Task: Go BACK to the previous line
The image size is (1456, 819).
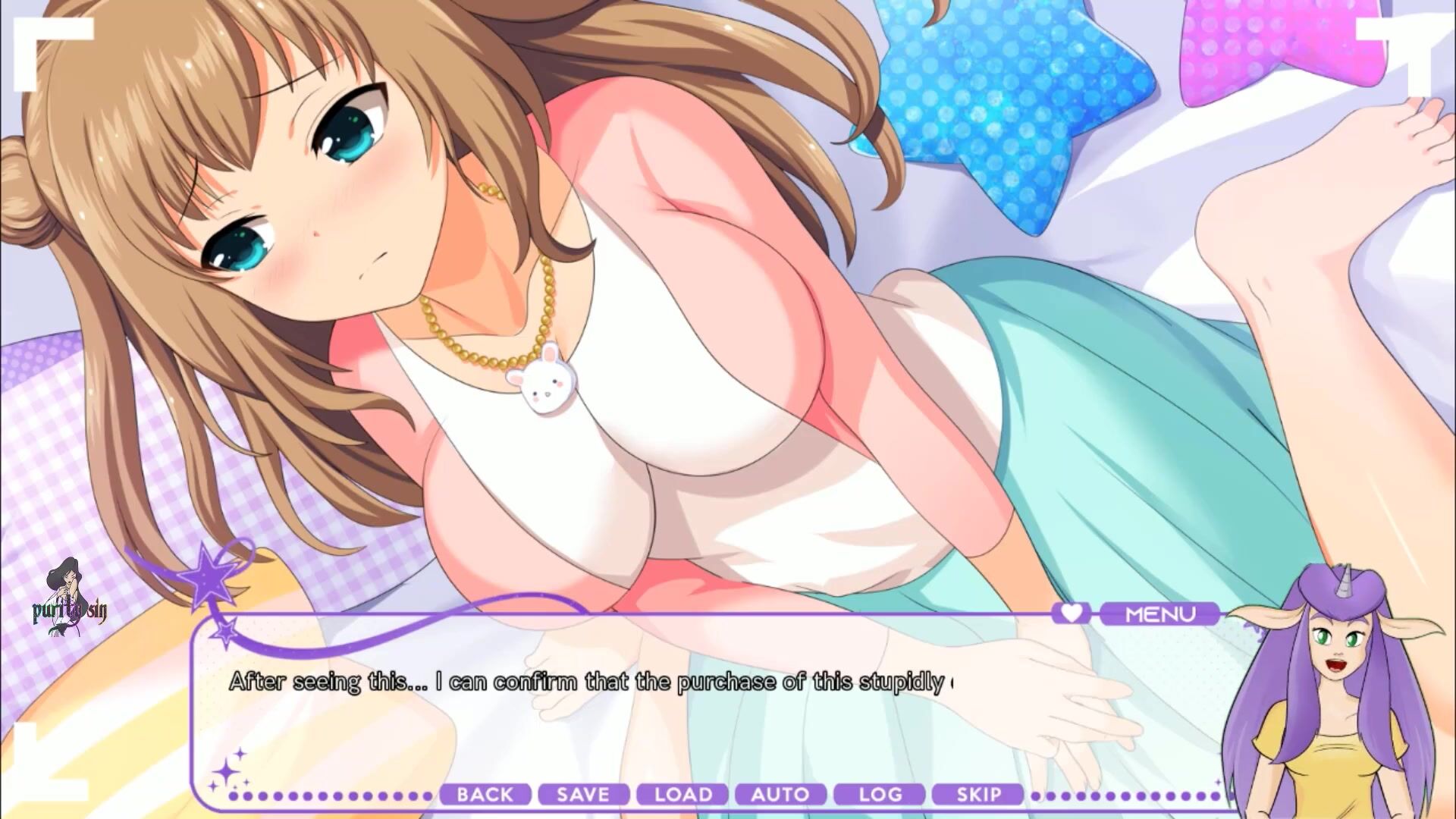Action: click(485, 795)
